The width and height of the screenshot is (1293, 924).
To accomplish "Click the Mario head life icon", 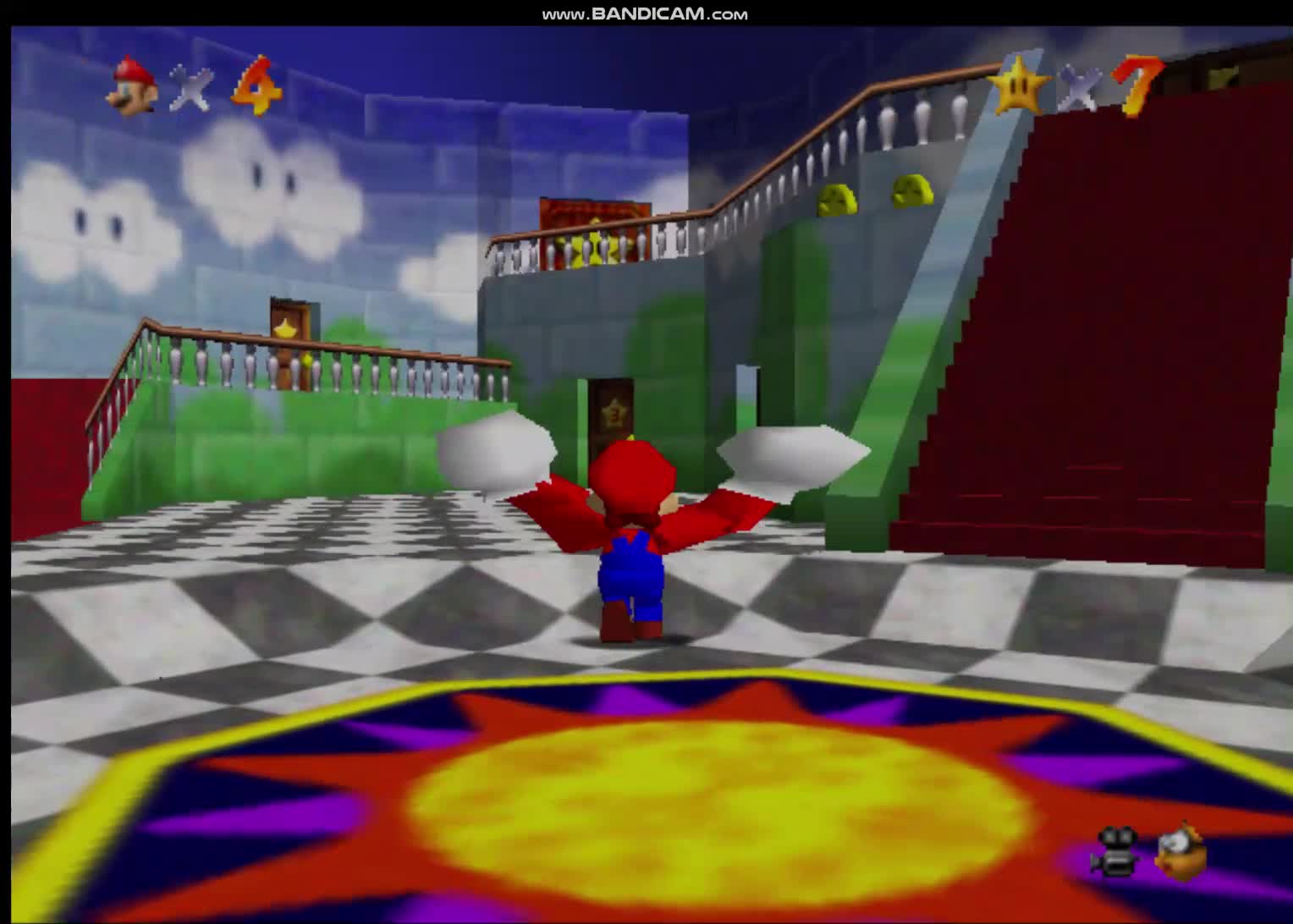I will tap(131, 85).
